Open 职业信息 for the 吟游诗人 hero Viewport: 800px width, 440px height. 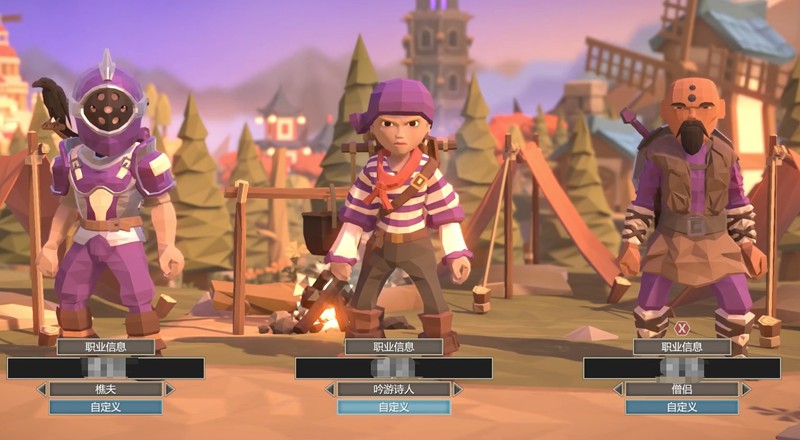(x=393, y=347)
